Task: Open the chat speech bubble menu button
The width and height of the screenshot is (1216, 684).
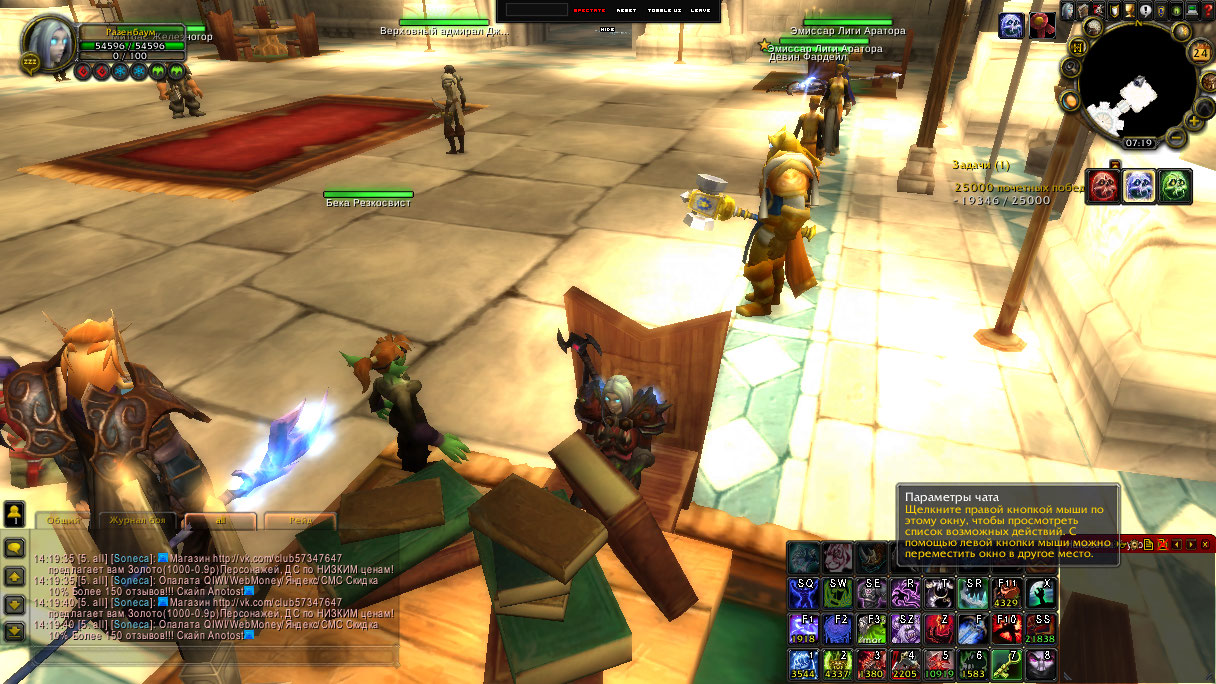Action: click(x=15, y=548)
